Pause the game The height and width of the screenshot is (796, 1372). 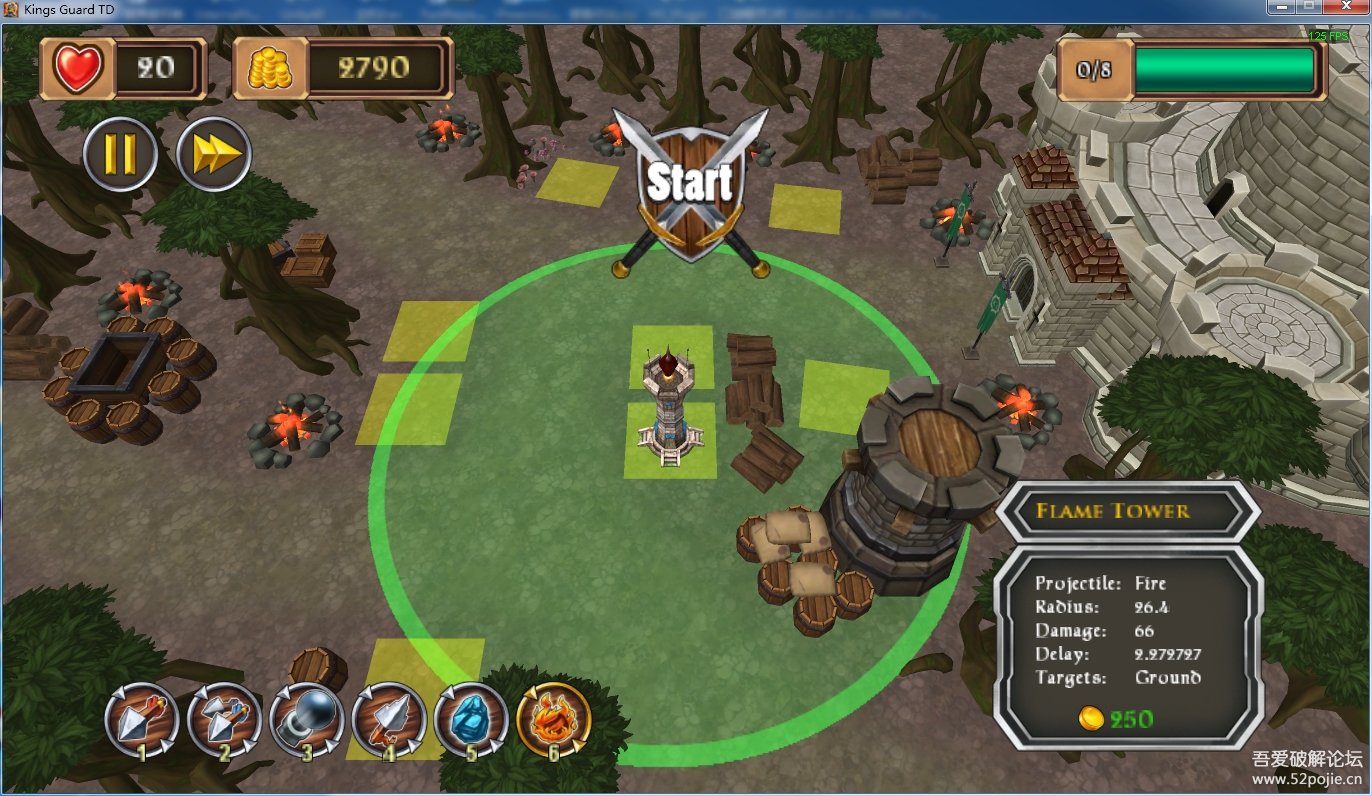point(120,154)
